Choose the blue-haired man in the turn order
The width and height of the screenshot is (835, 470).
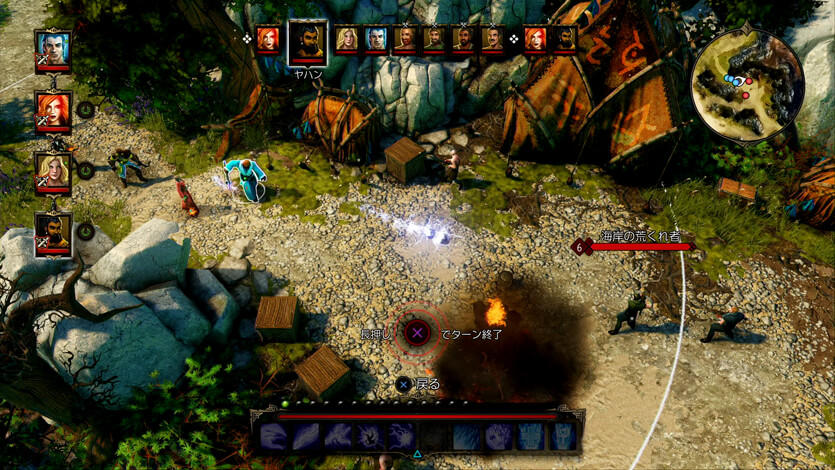pos(376,39)
